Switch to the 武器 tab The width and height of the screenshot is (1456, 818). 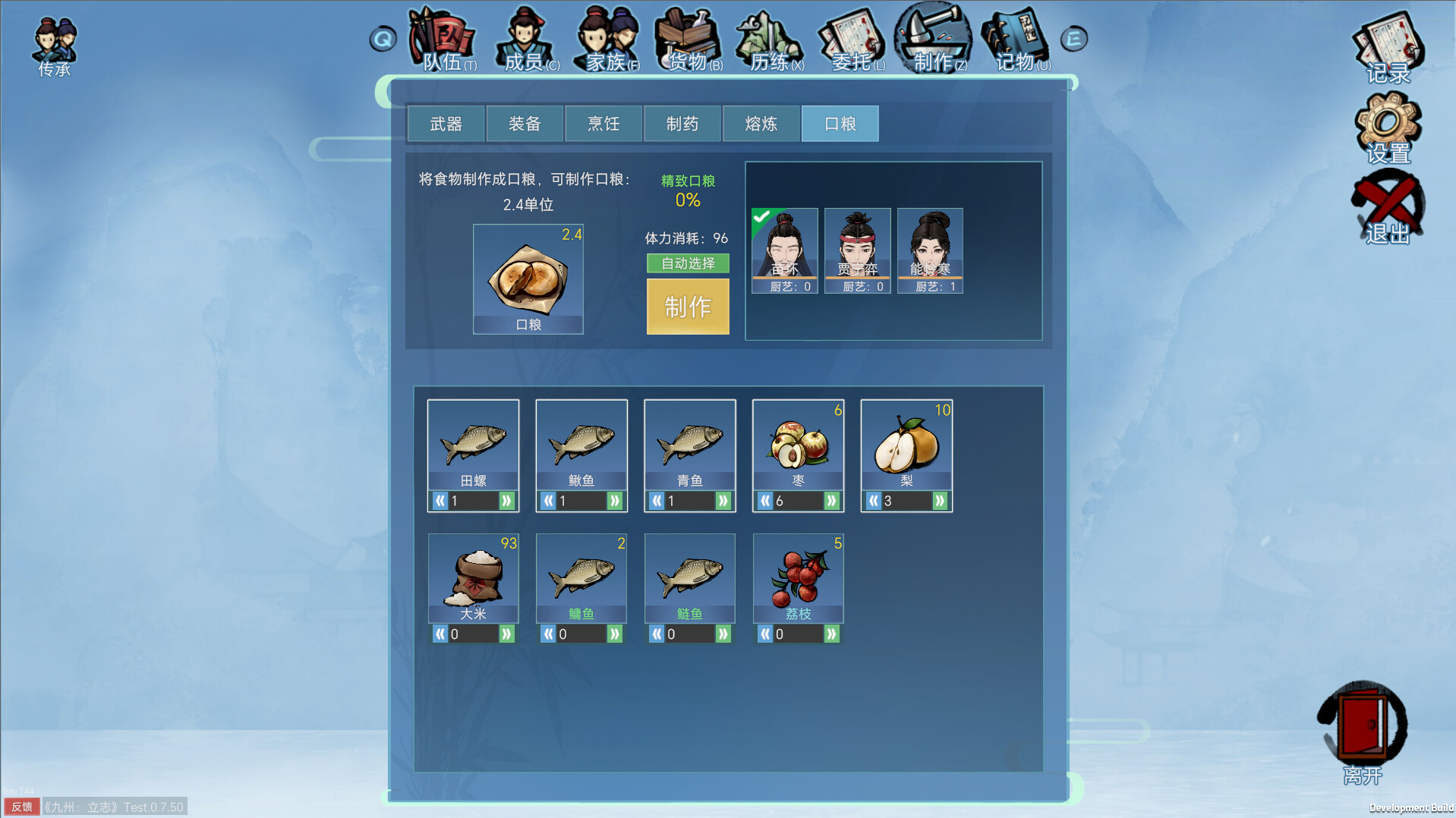(446, 124)
